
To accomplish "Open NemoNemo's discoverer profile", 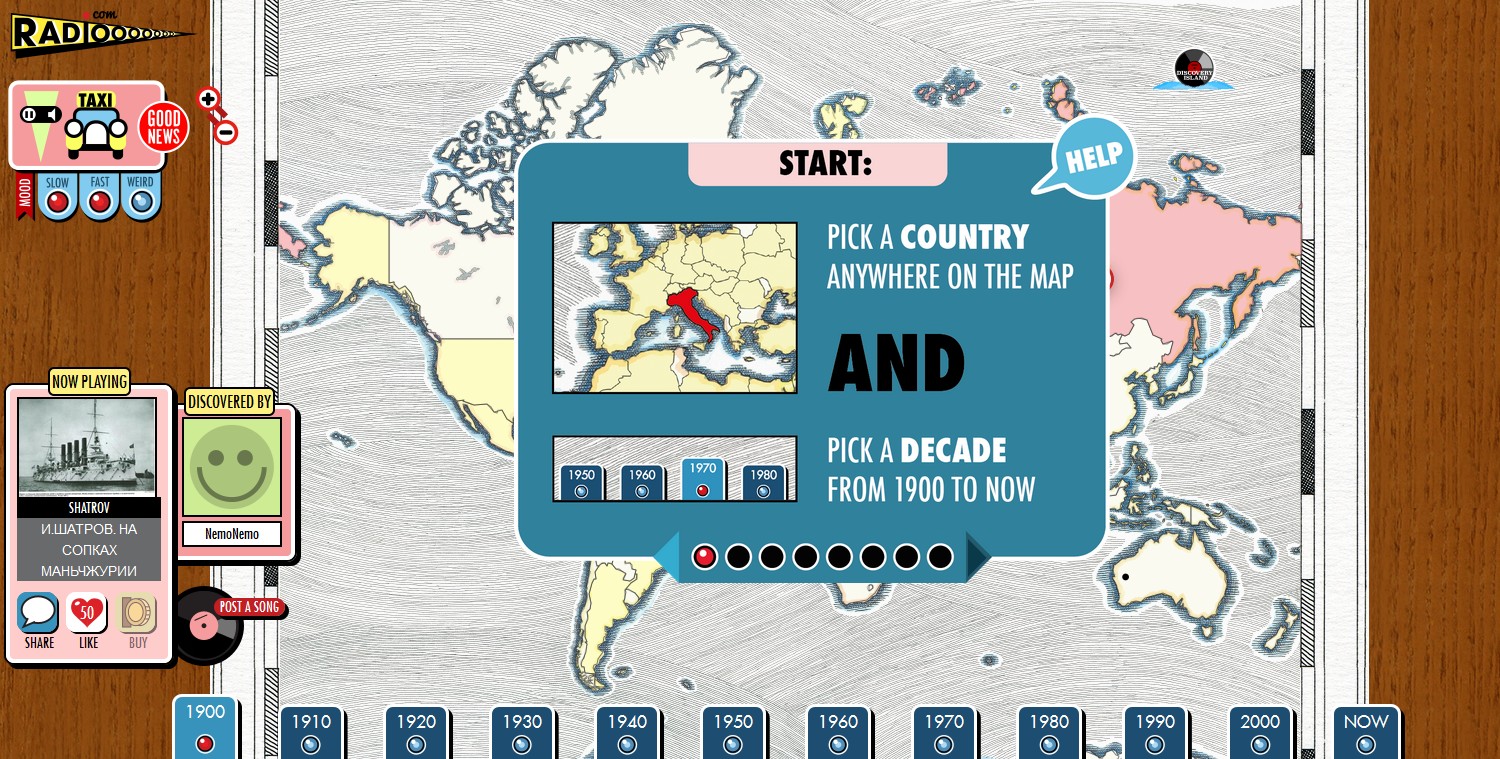I will pyautogui.click(x=231, y=534).
